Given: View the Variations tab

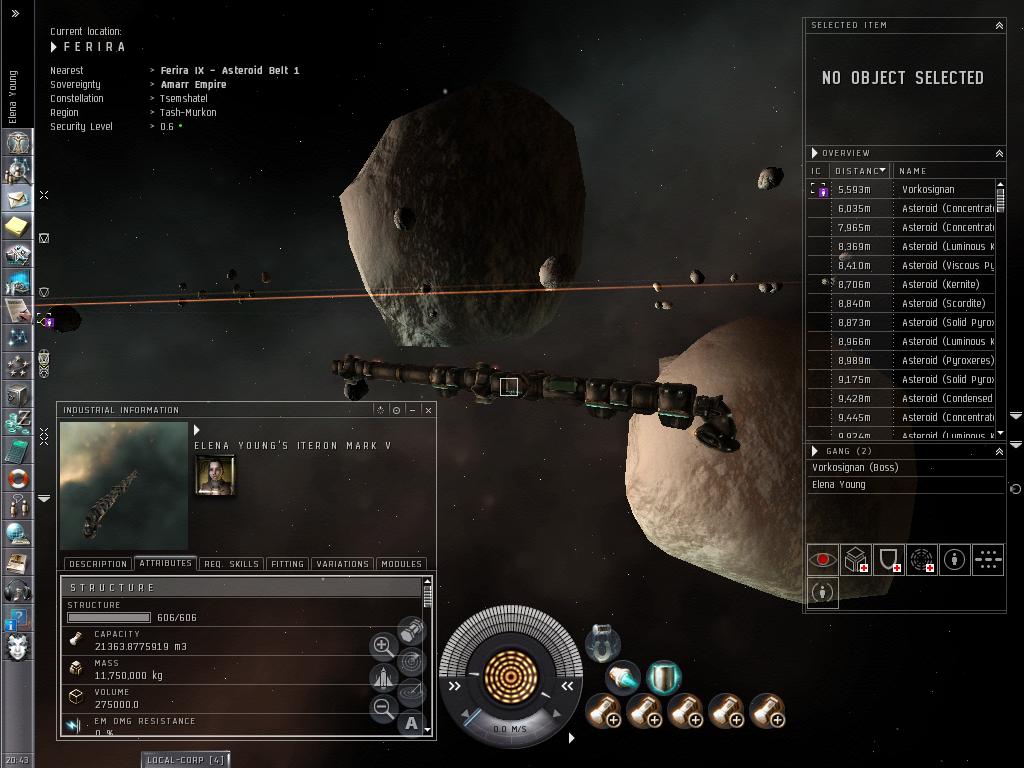Looking at the screenshot, I should [x=342, y=564].
